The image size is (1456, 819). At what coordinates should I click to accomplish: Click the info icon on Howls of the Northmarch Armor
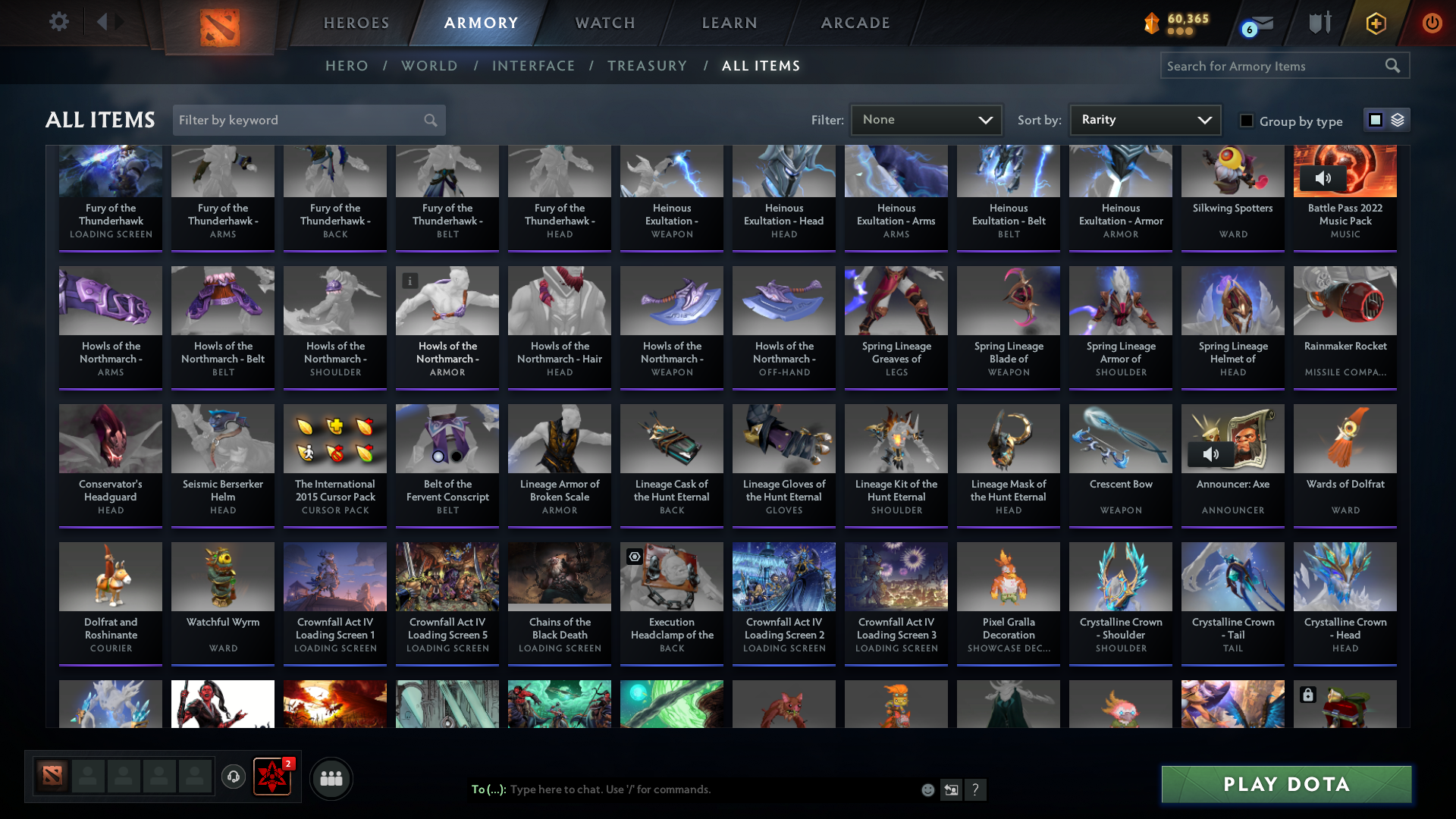[410, 281]
